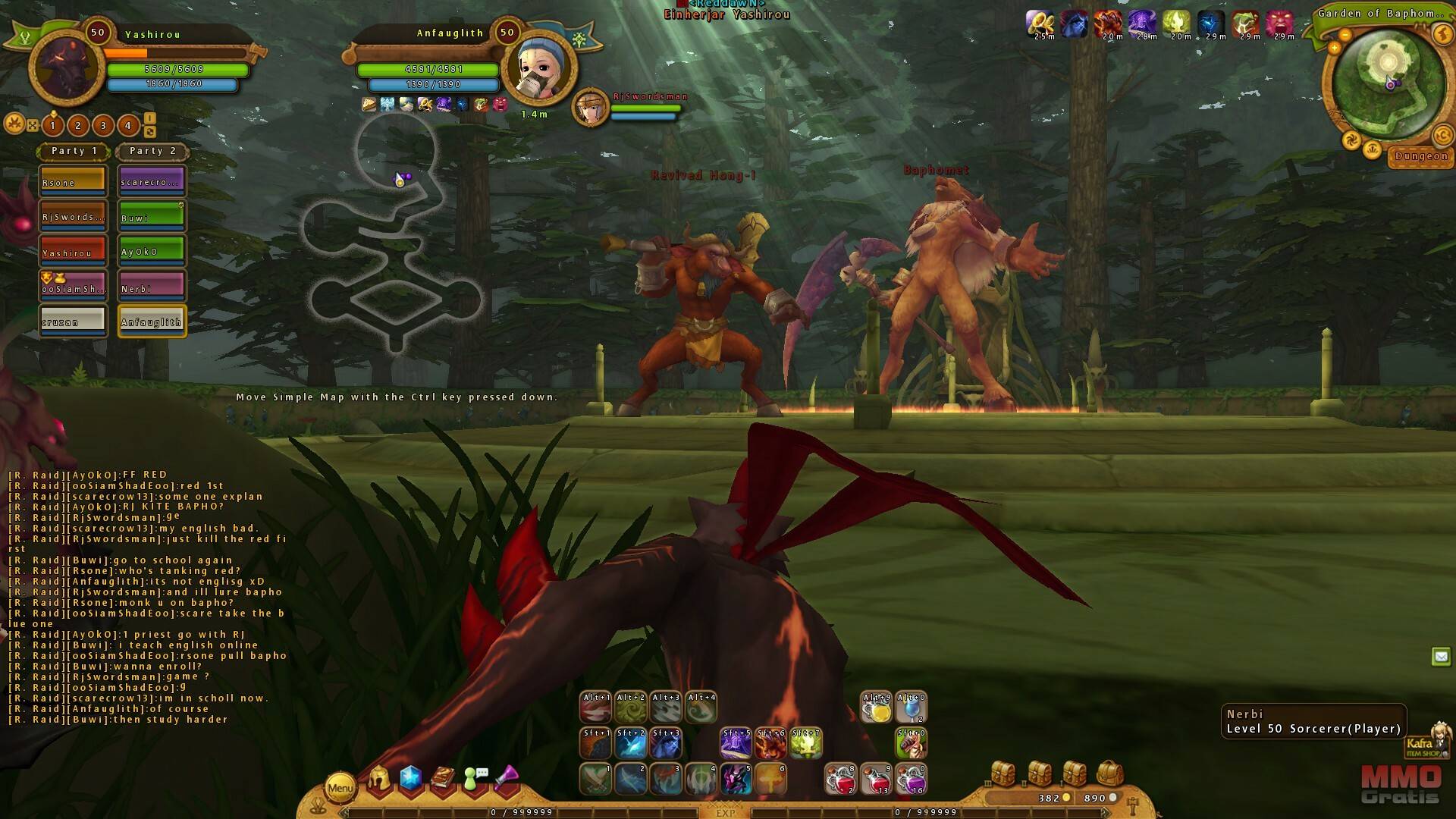Click the blue crystal icon
This screenshot has width=1456, height=819.
click(x=410, y=779)
